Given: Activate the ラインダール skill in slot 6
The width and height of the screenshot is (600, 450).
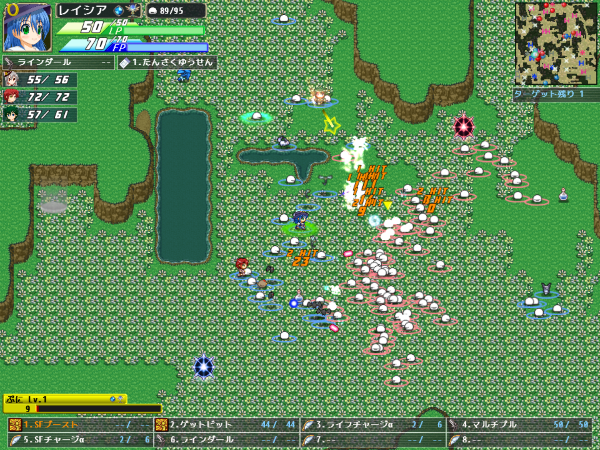Looking at the screenshot, I should [228, 439].
